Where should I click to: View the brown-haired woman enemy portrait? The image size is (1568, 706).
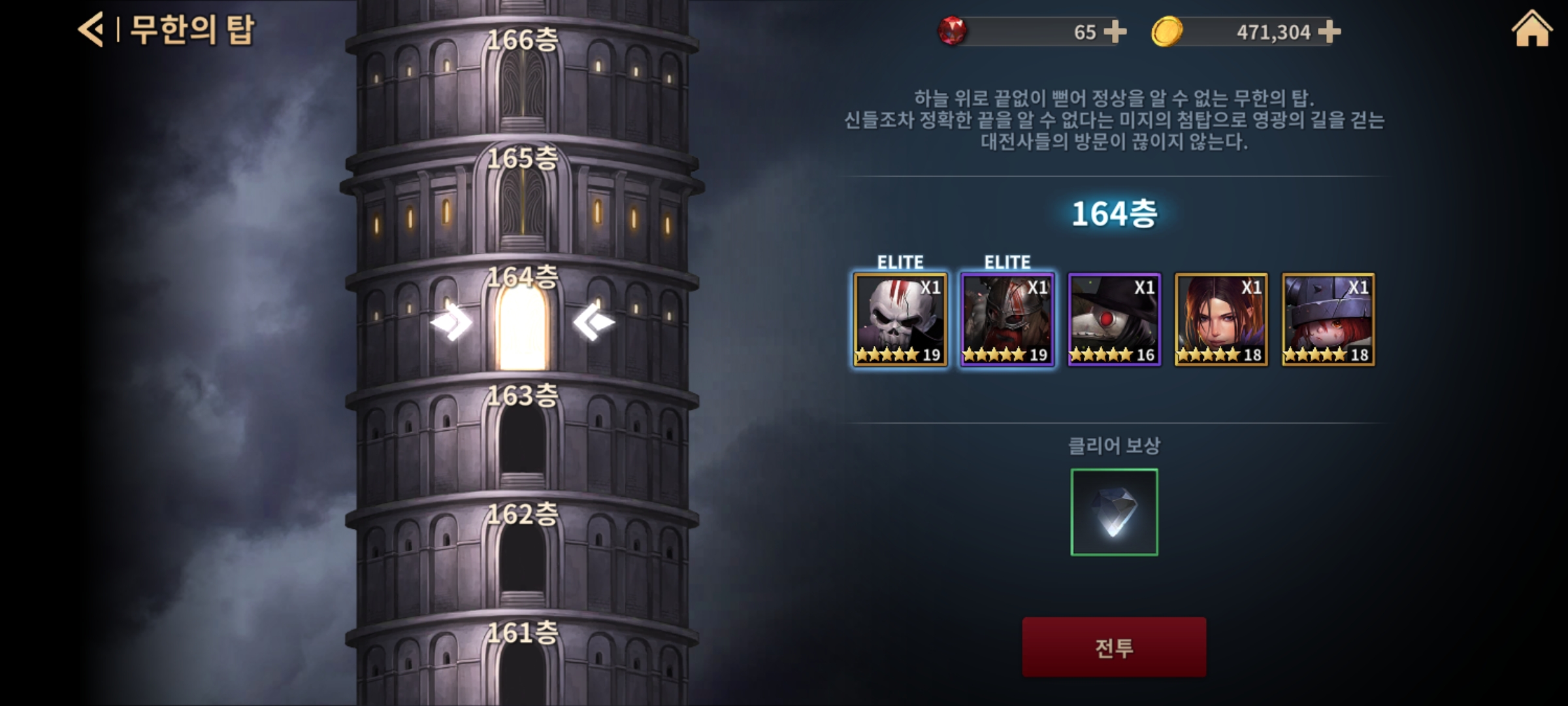coord(1221,319)
